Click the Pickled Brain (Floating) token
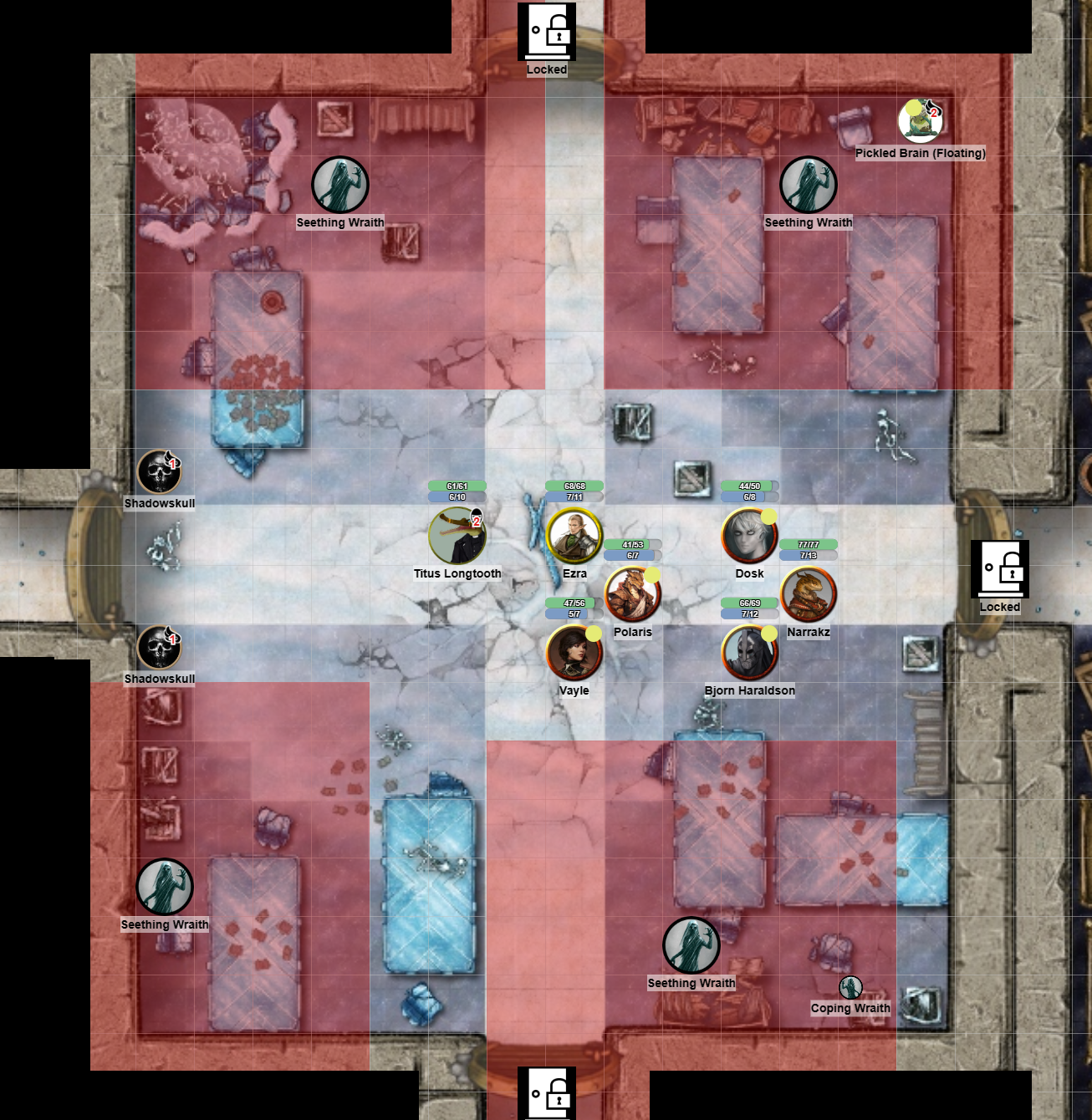Screen dimensions: 1092x1120 click(920, 122)
